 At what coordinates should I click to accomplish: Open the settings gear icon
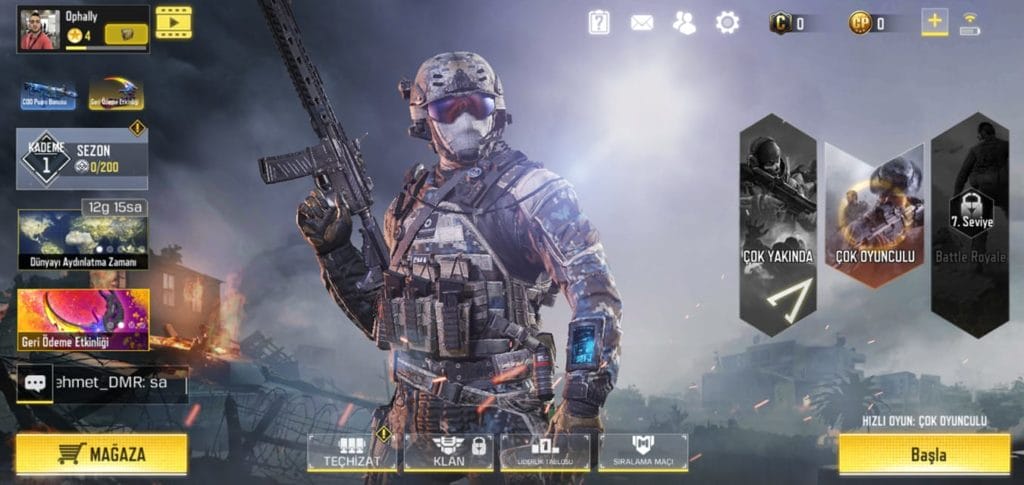pos(727,22)
